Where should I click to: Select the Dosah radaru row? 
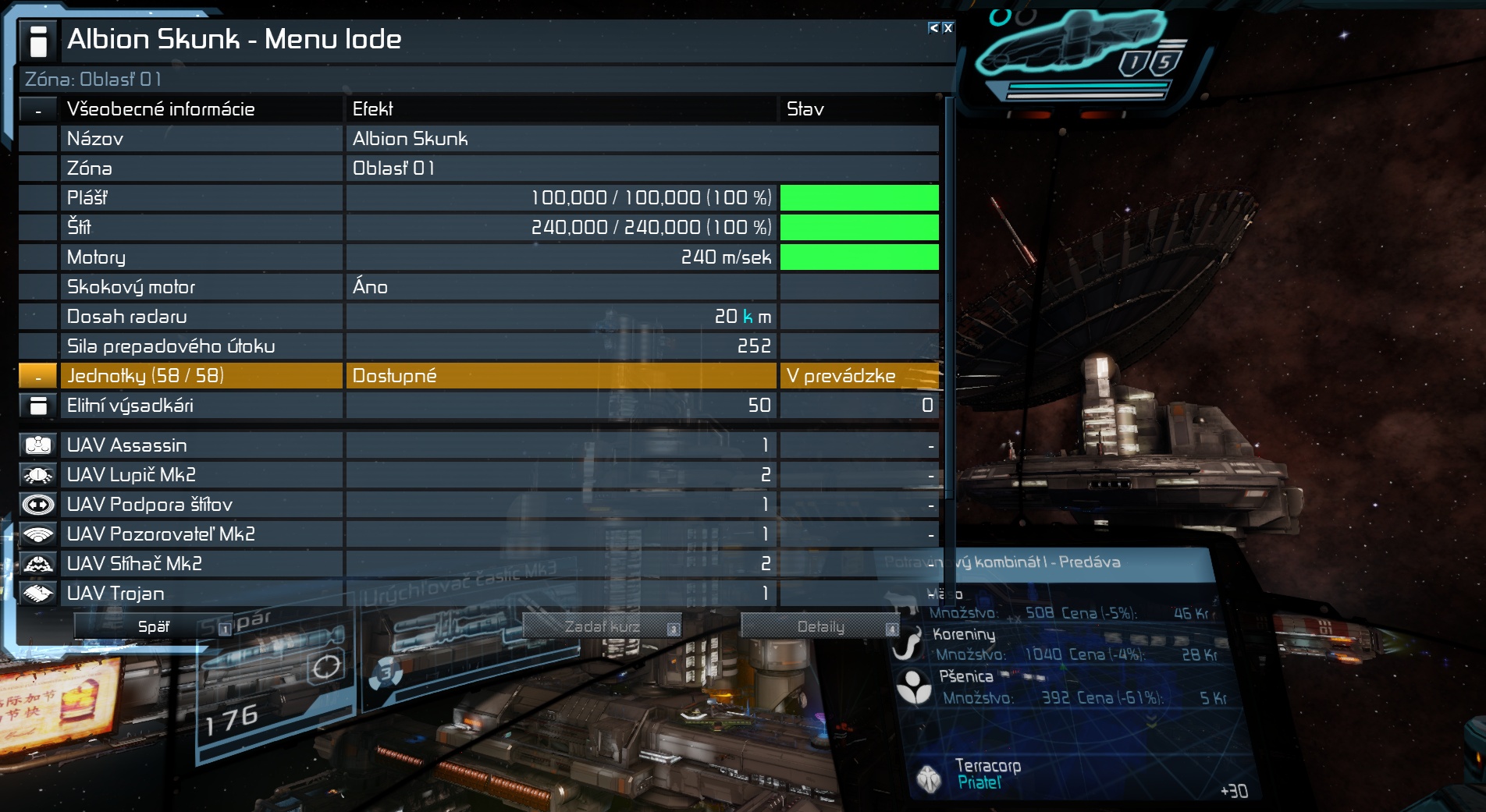click(x=201, y=317)
